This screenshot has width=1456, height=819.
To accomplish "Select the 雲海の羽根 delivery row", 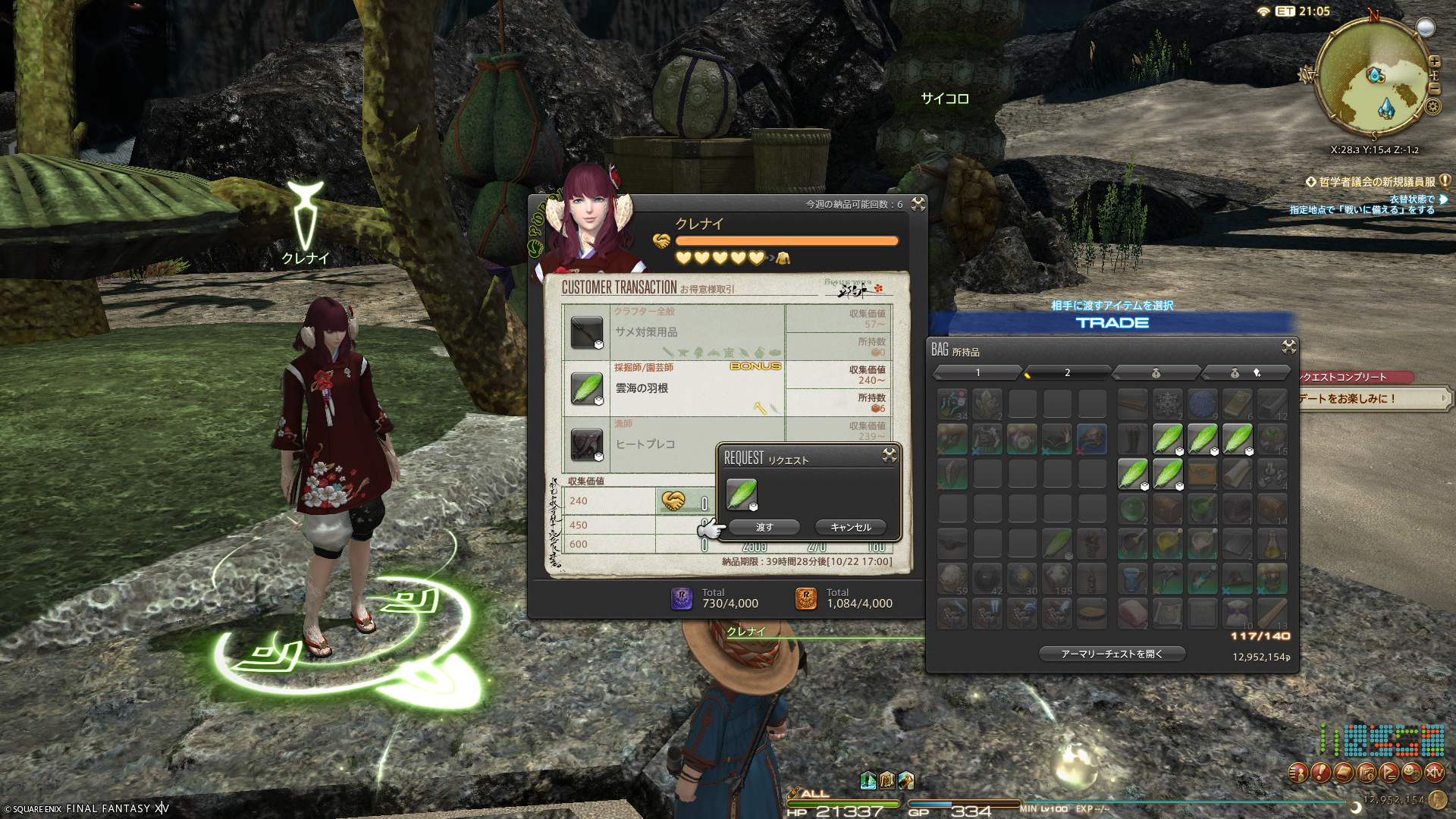I will 673,388.
